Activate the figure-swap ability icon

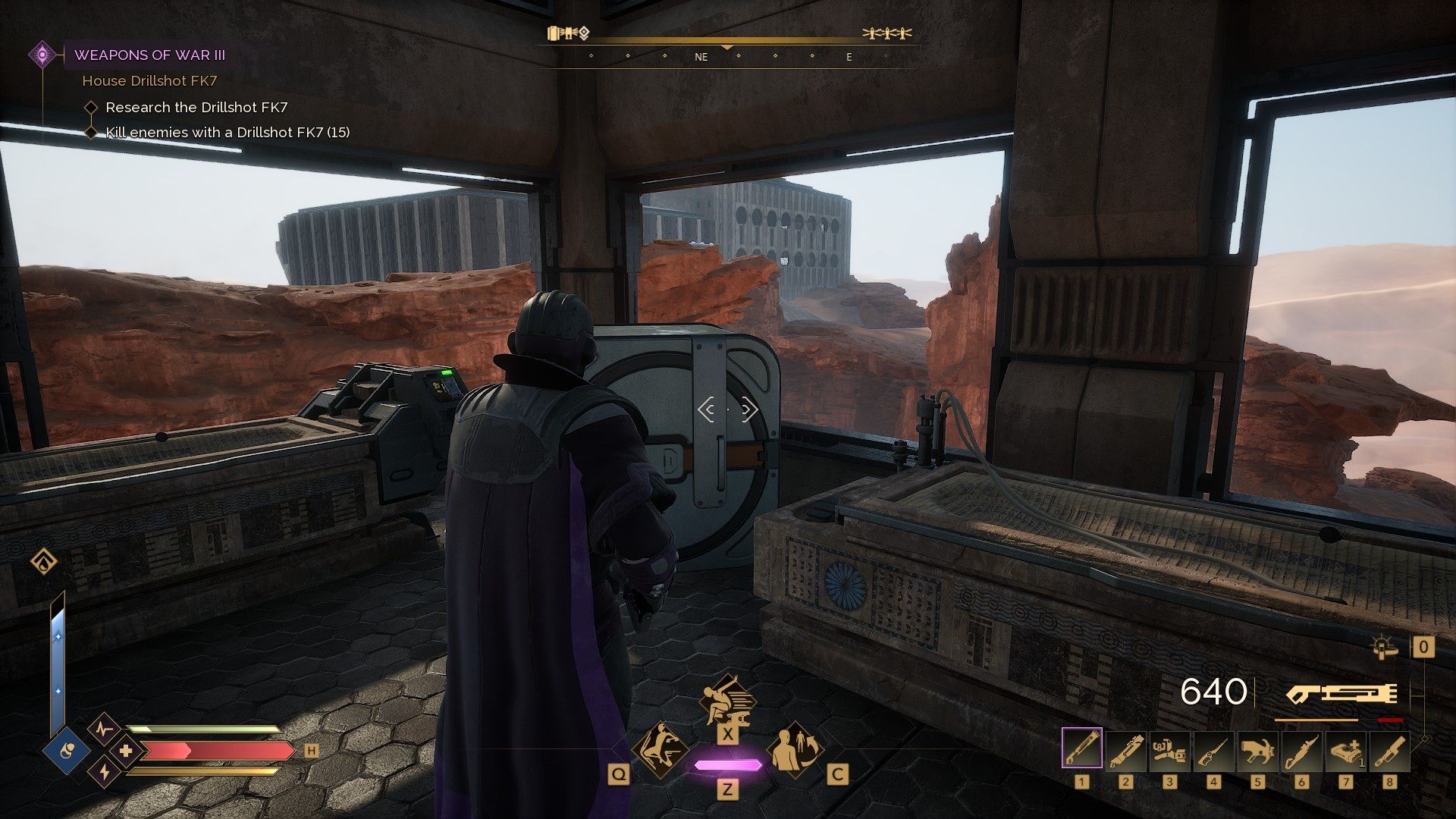click(x=794, y=750)
